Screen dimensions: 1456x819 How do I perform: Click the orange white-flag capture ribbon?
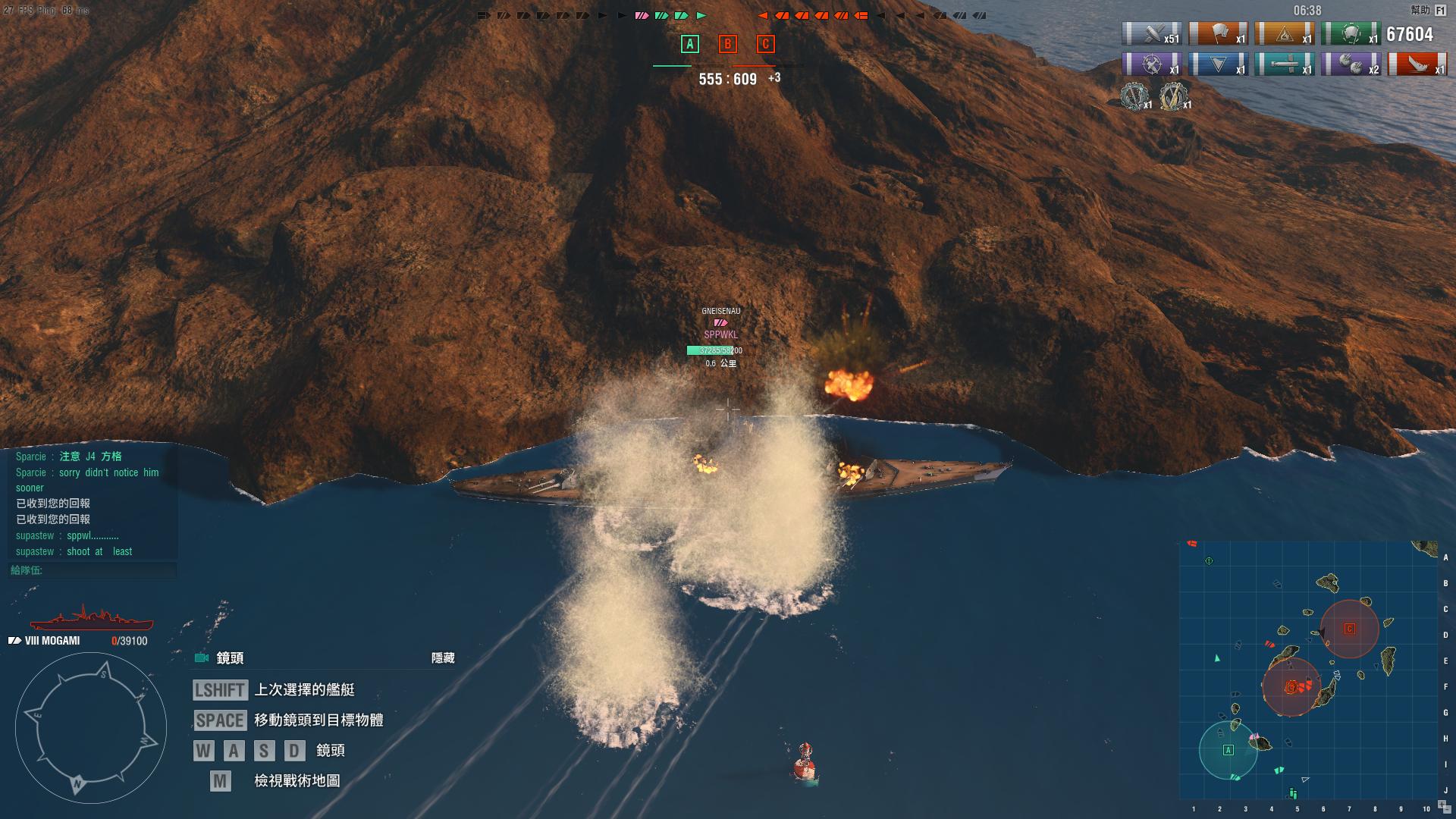point(1218,34)
